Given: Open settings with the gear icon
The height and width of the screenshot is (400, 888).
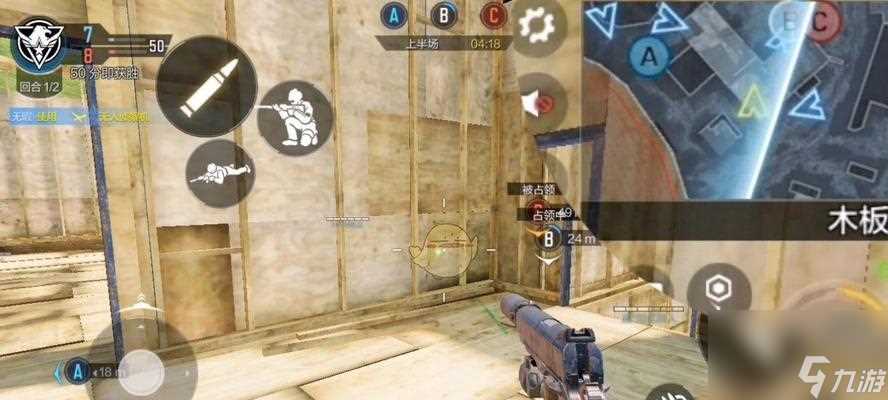Looking at the screenshot, I should coord(542,24).
